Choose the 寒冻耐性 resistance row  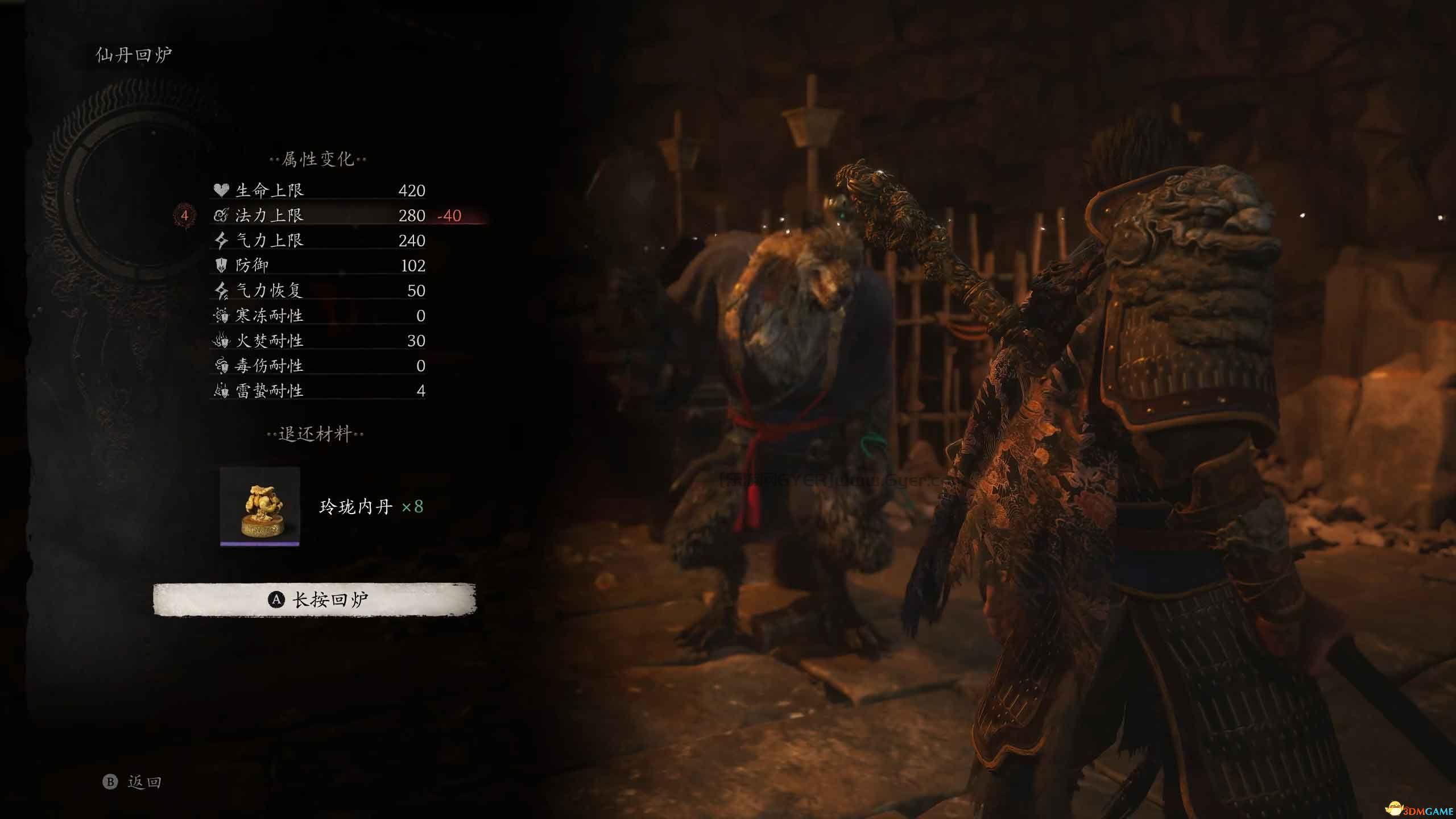(x=318, y=316)
